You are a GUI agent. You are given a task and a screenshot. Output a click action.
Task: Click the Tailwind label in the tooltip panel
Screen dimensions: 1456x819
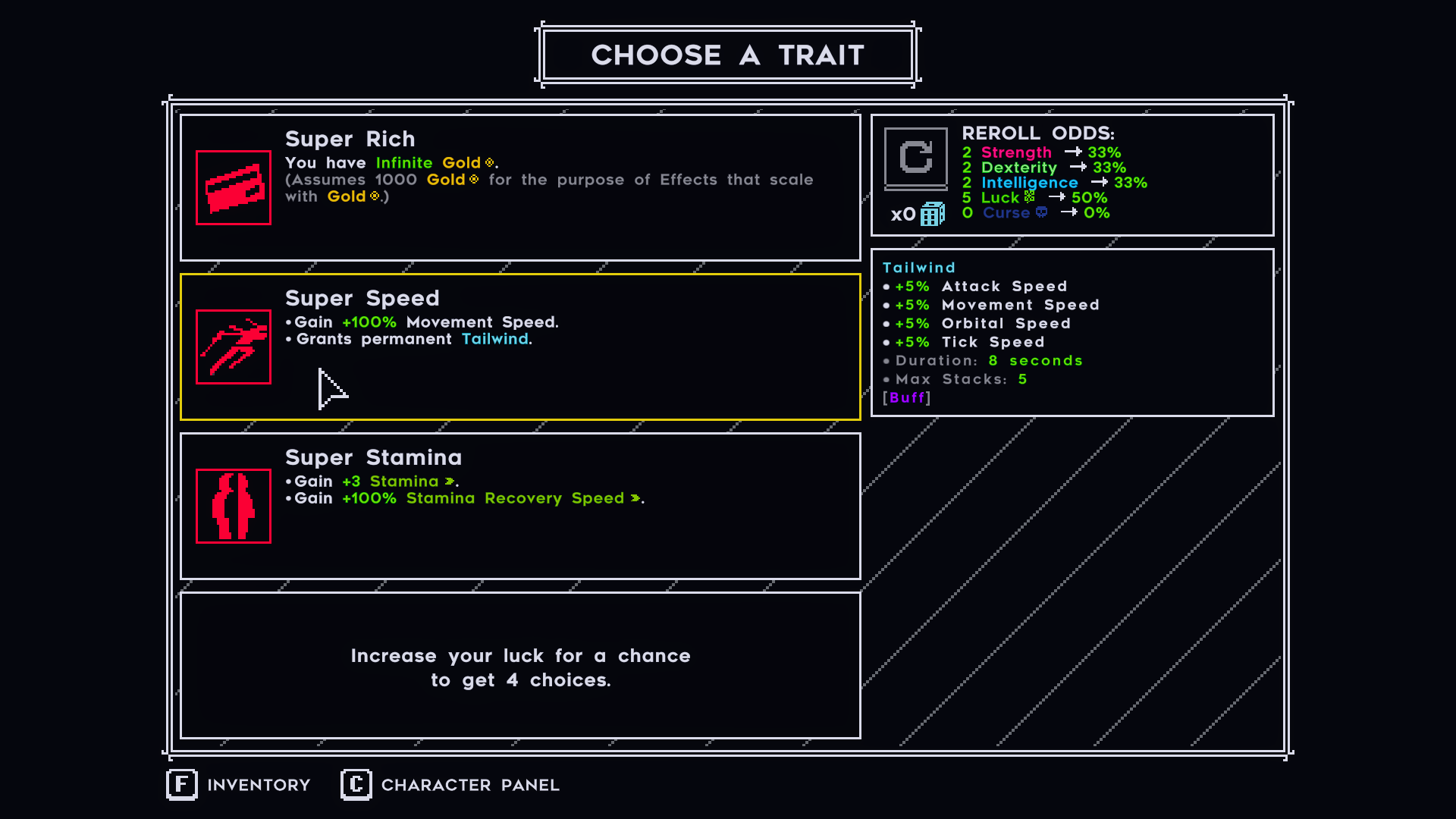pos(918,267)
